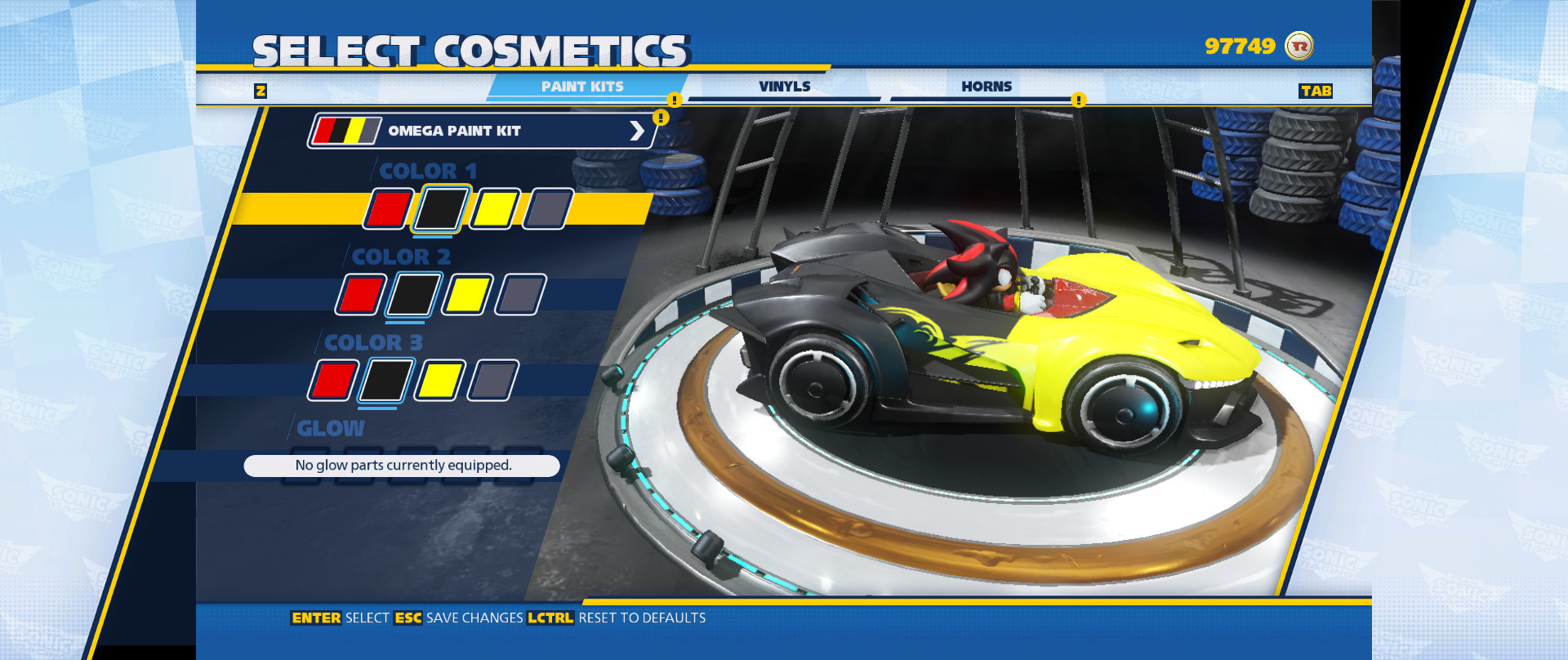This screenshot has width=1568, height=660.
Task: Click Reset to Defaults
Action: [641, 618]
